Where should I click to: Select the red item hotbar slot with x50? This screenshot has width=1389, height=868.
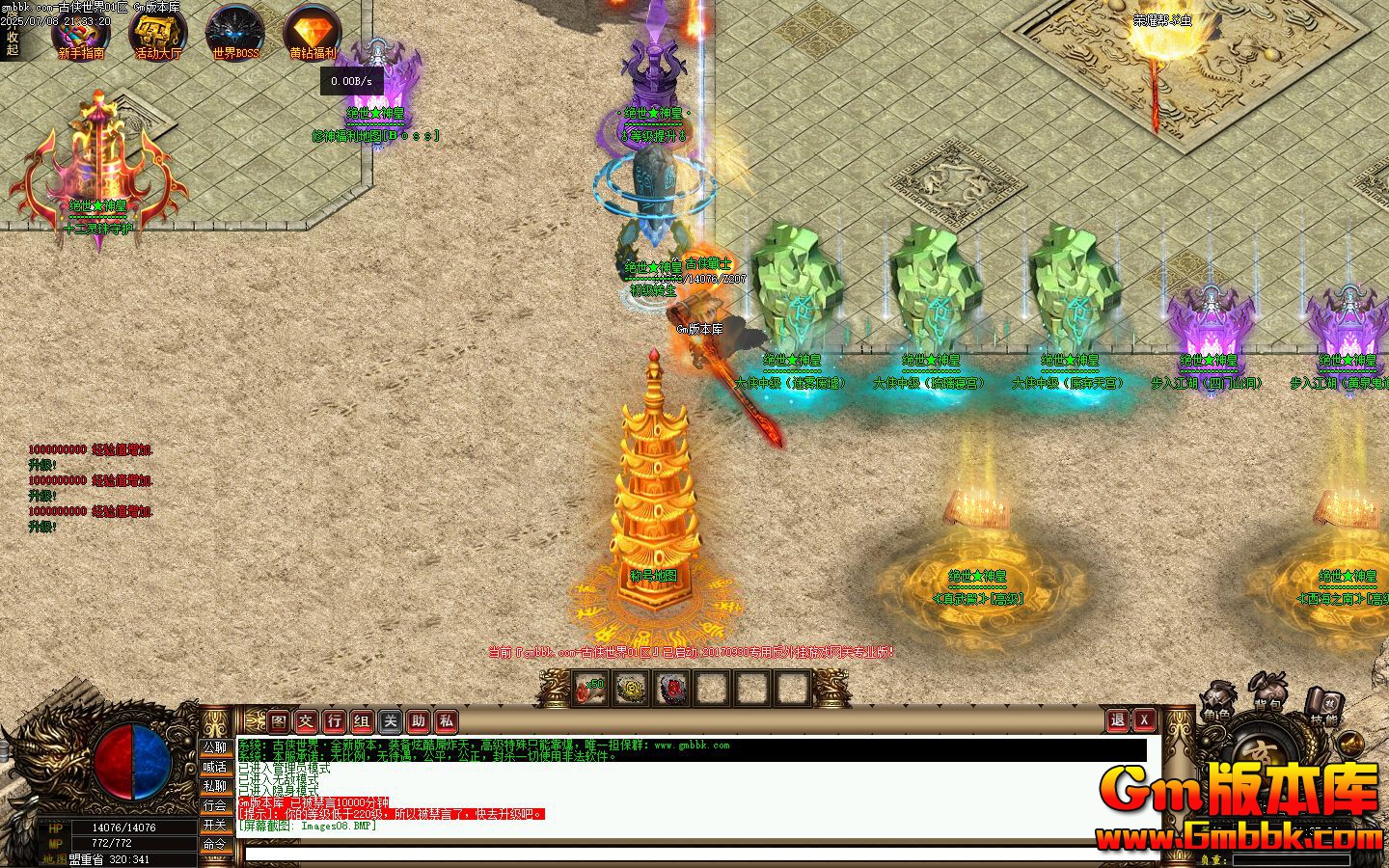pyautogui.click(x=591, y=689)
